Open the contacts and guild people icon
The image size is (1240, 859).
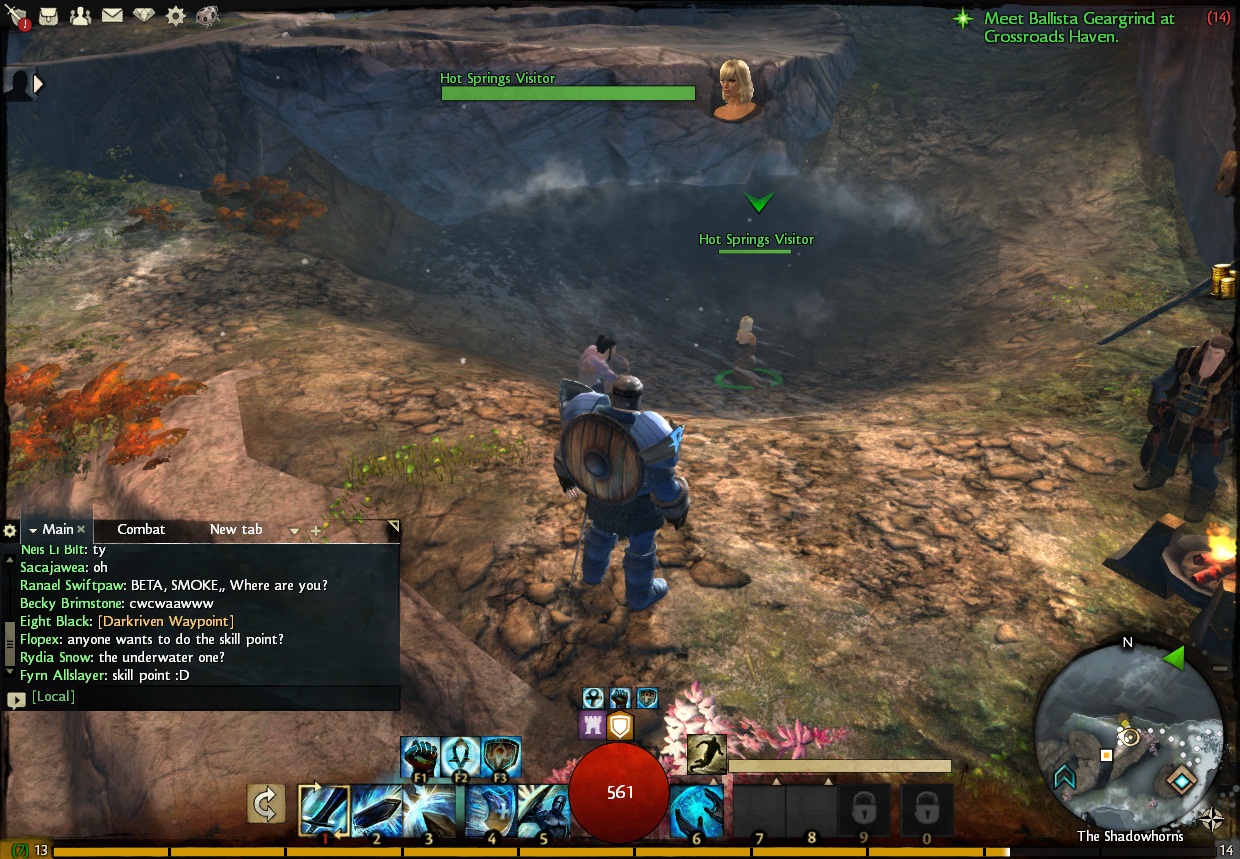80,16
